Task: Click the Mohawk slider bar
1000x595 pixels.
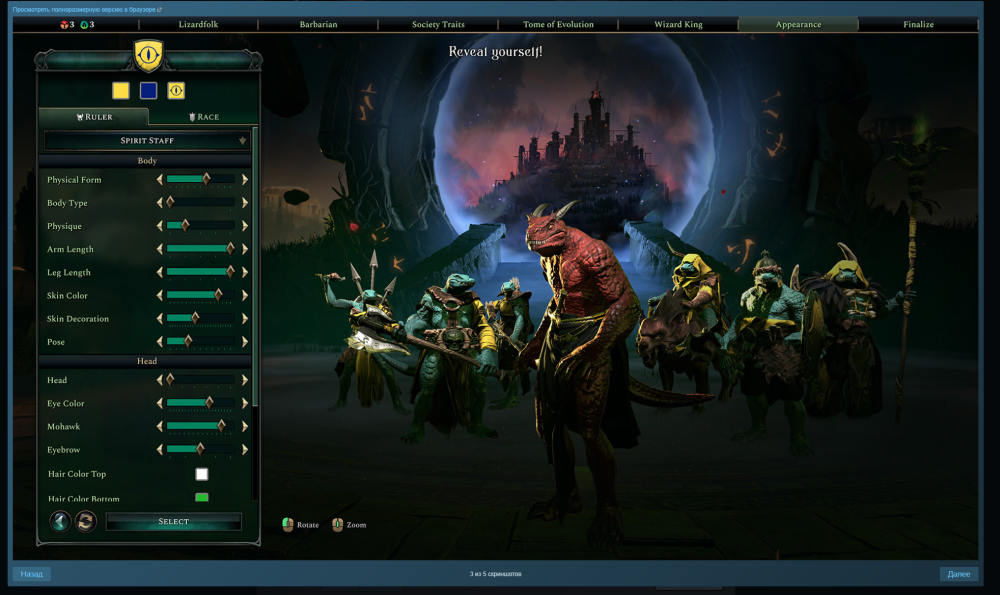Action: pyautogui.click(x=201, y=427)
